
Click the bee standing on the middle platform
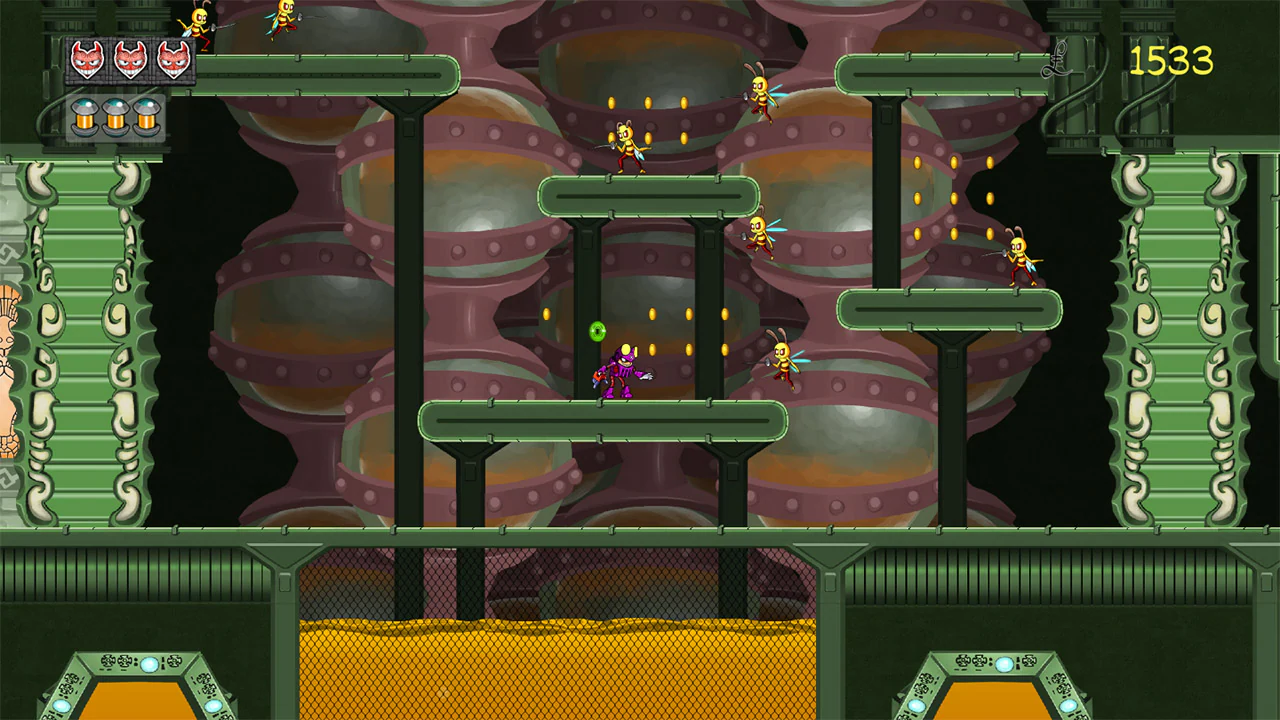tap(628, 148)
